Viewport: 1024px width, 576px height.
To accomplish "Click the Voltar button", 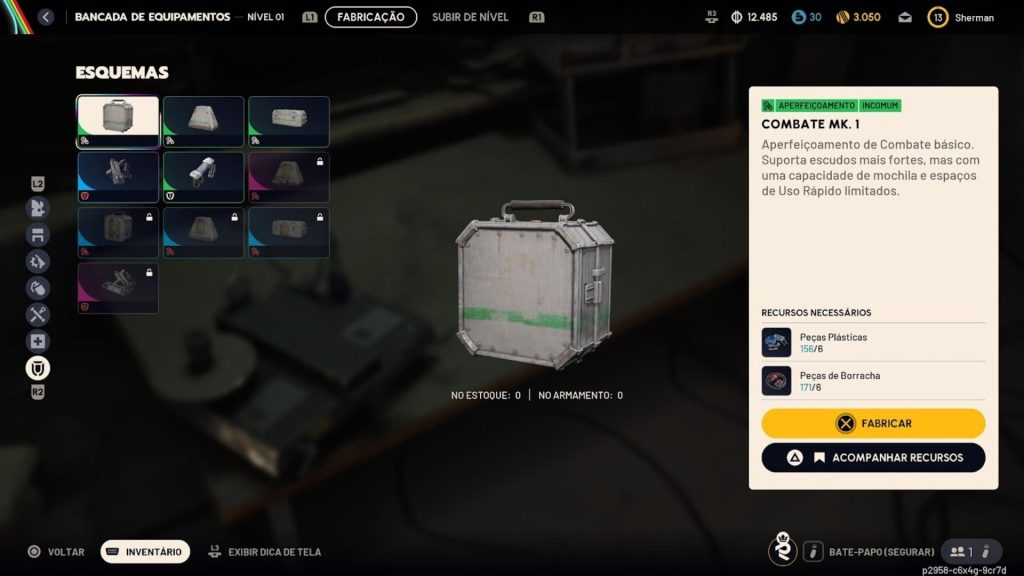I will [x=56, y=551].
